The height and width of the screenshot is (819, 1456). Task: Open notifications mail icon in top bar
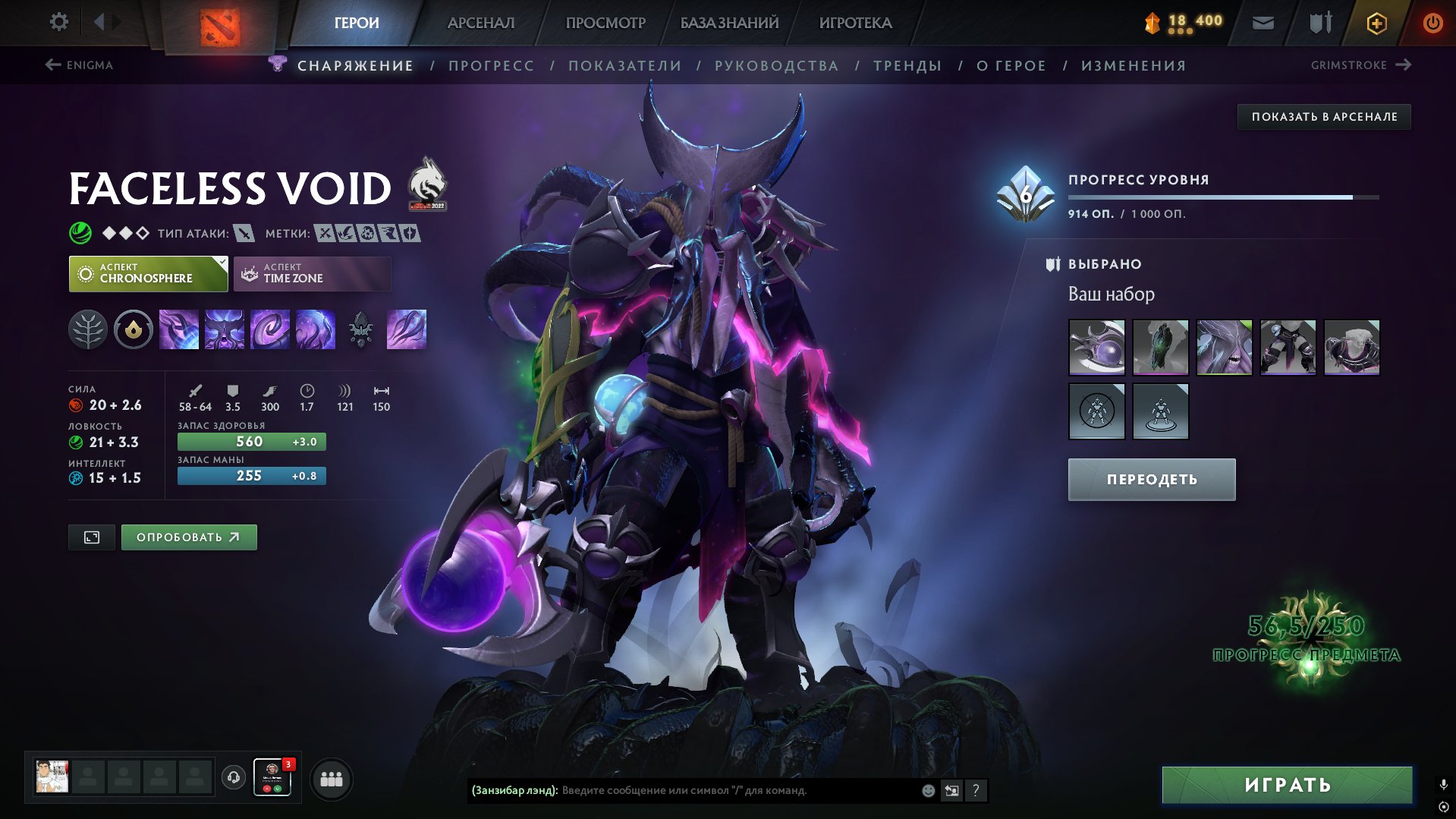tap(1263, 22)
